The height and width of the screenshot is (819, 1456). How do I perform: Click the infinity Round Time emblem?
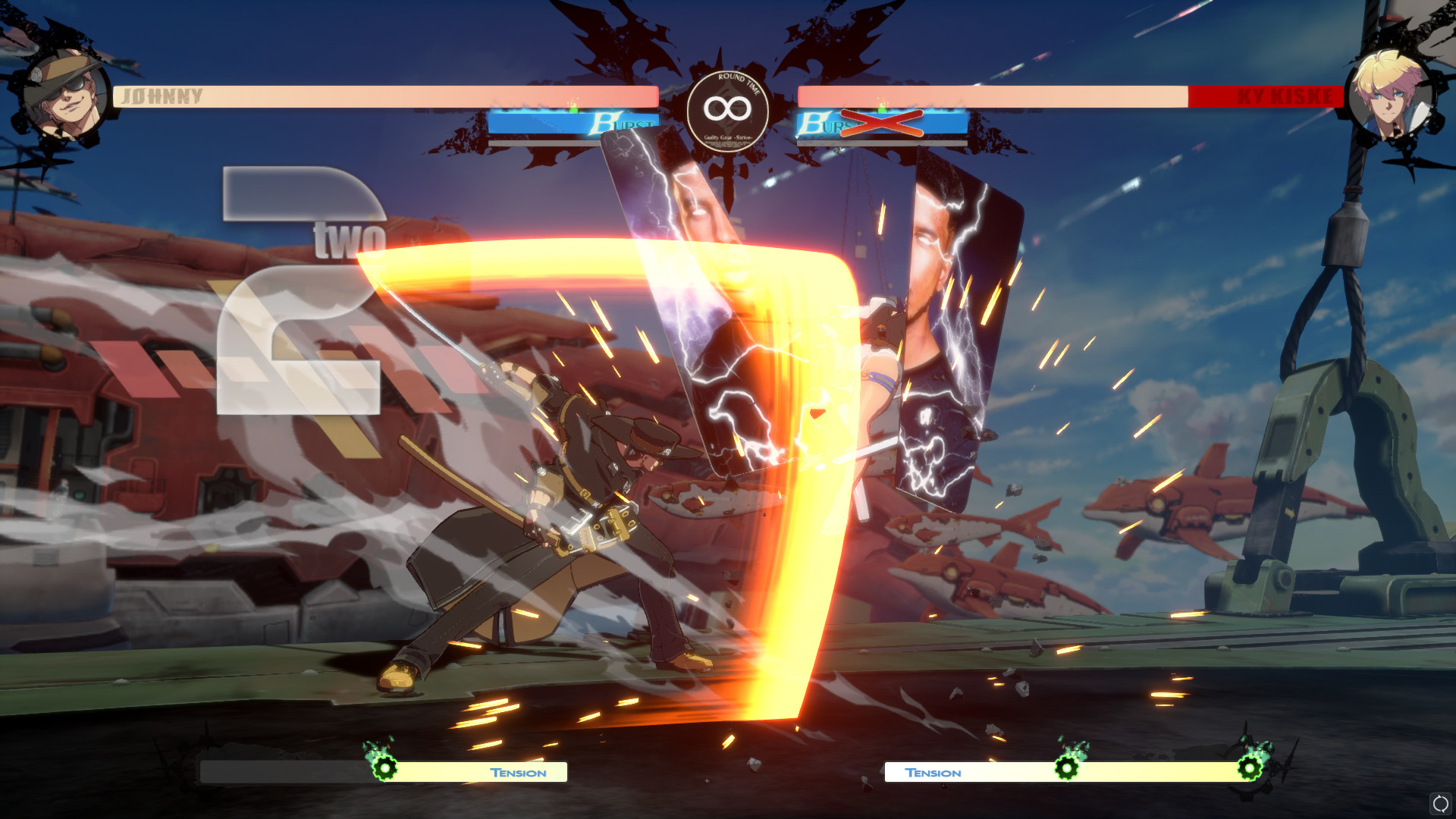click(x=728, y=111)
